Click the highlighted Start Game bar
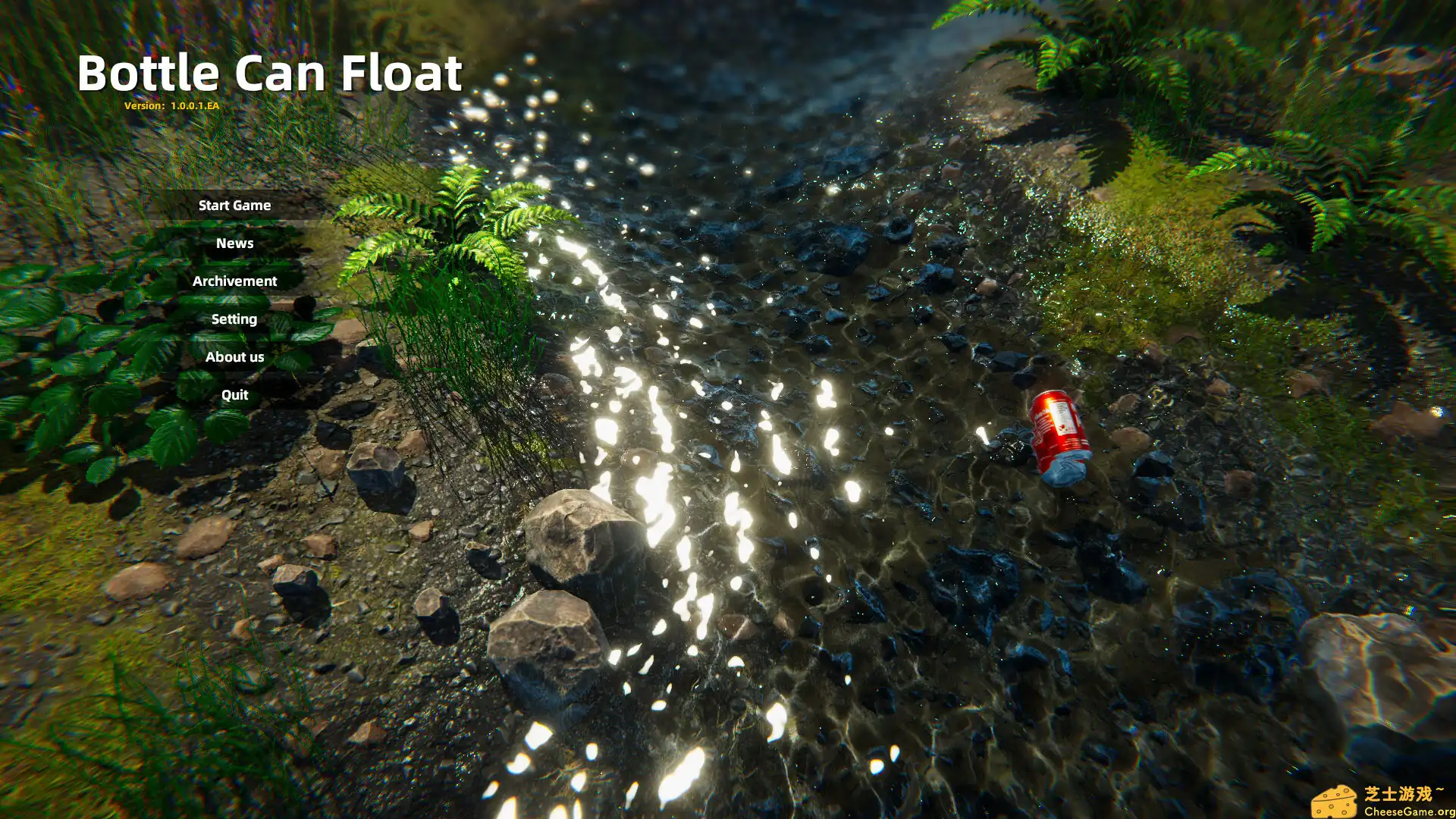The image size is (1456, 819). click(234, 205)
